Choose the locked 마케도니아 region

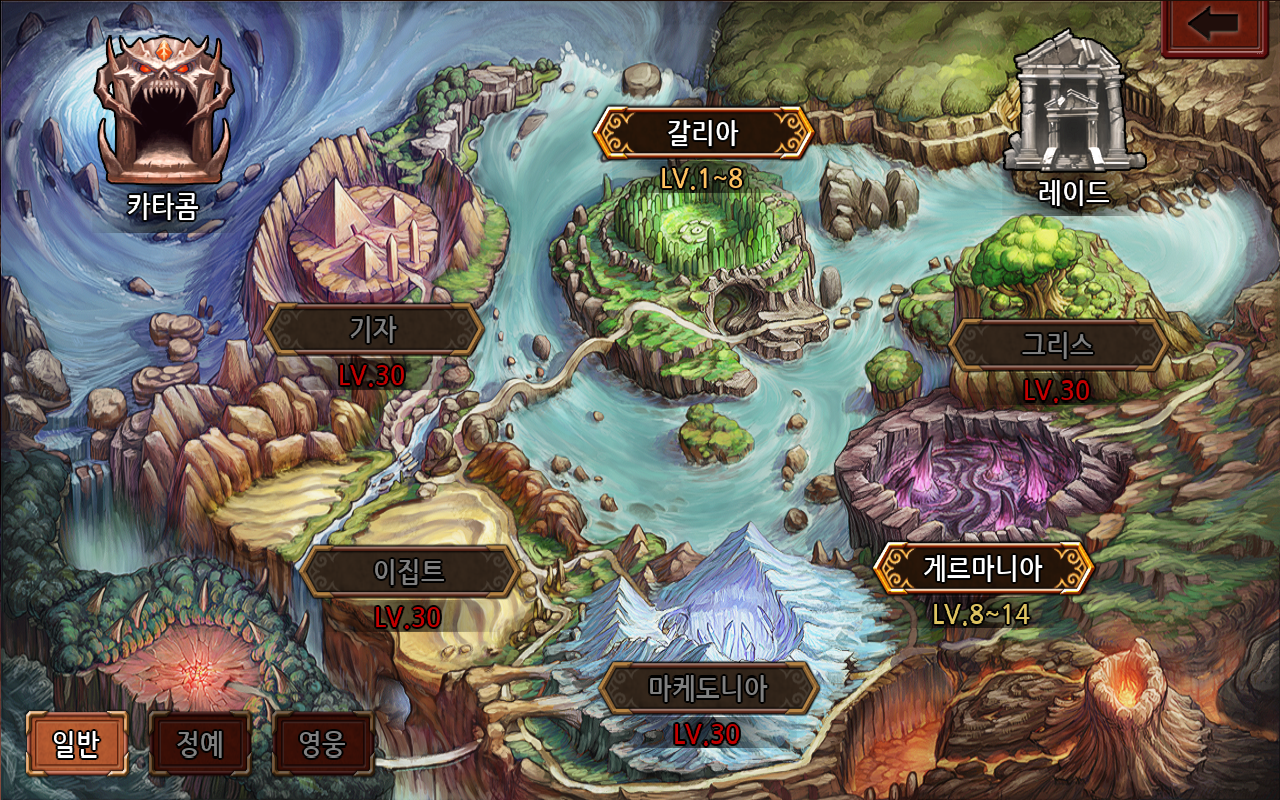(708, 689)
